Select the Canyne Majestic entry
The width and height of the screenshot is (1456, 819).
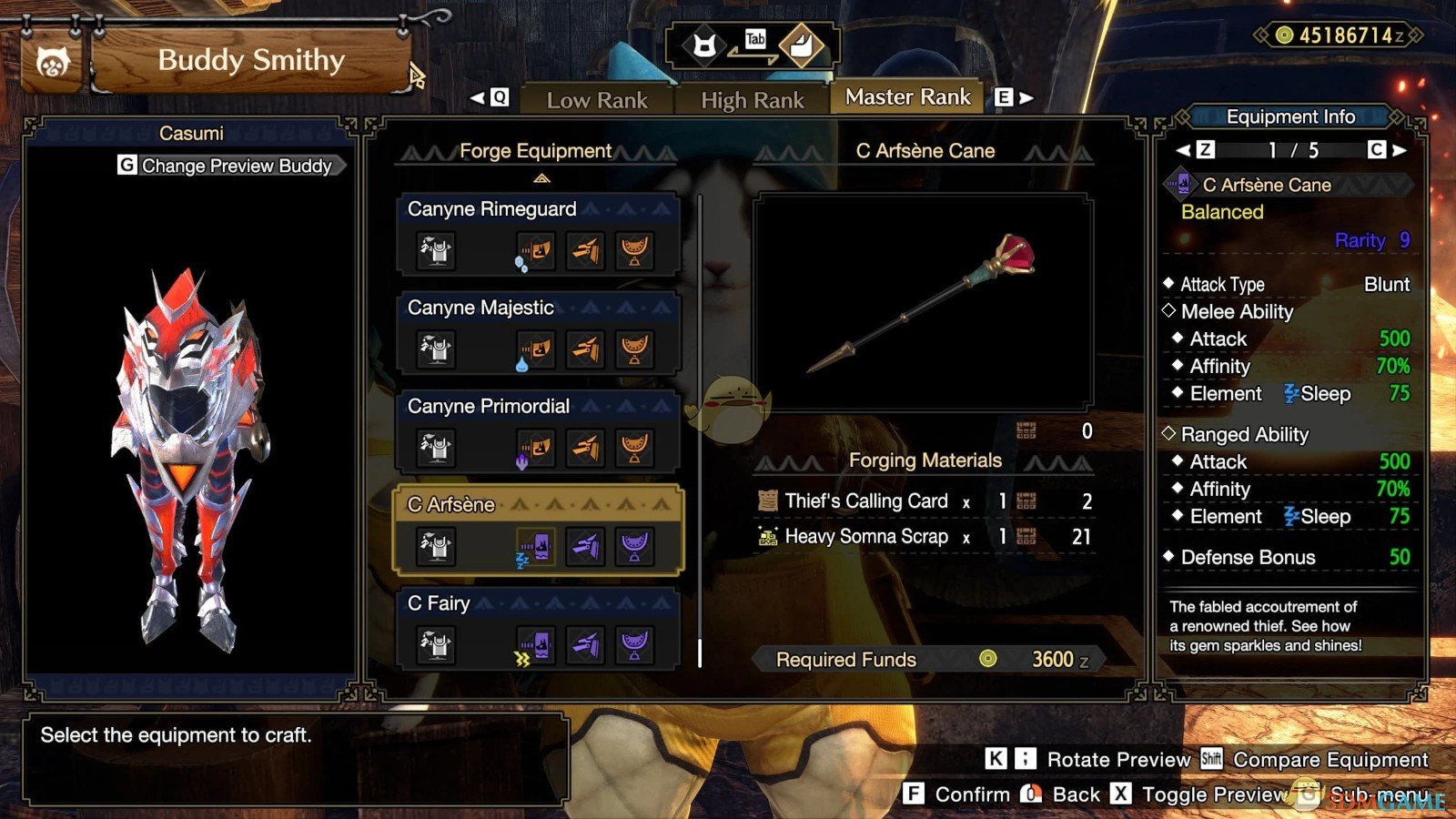pyautogui.click(x=538, y=332)
